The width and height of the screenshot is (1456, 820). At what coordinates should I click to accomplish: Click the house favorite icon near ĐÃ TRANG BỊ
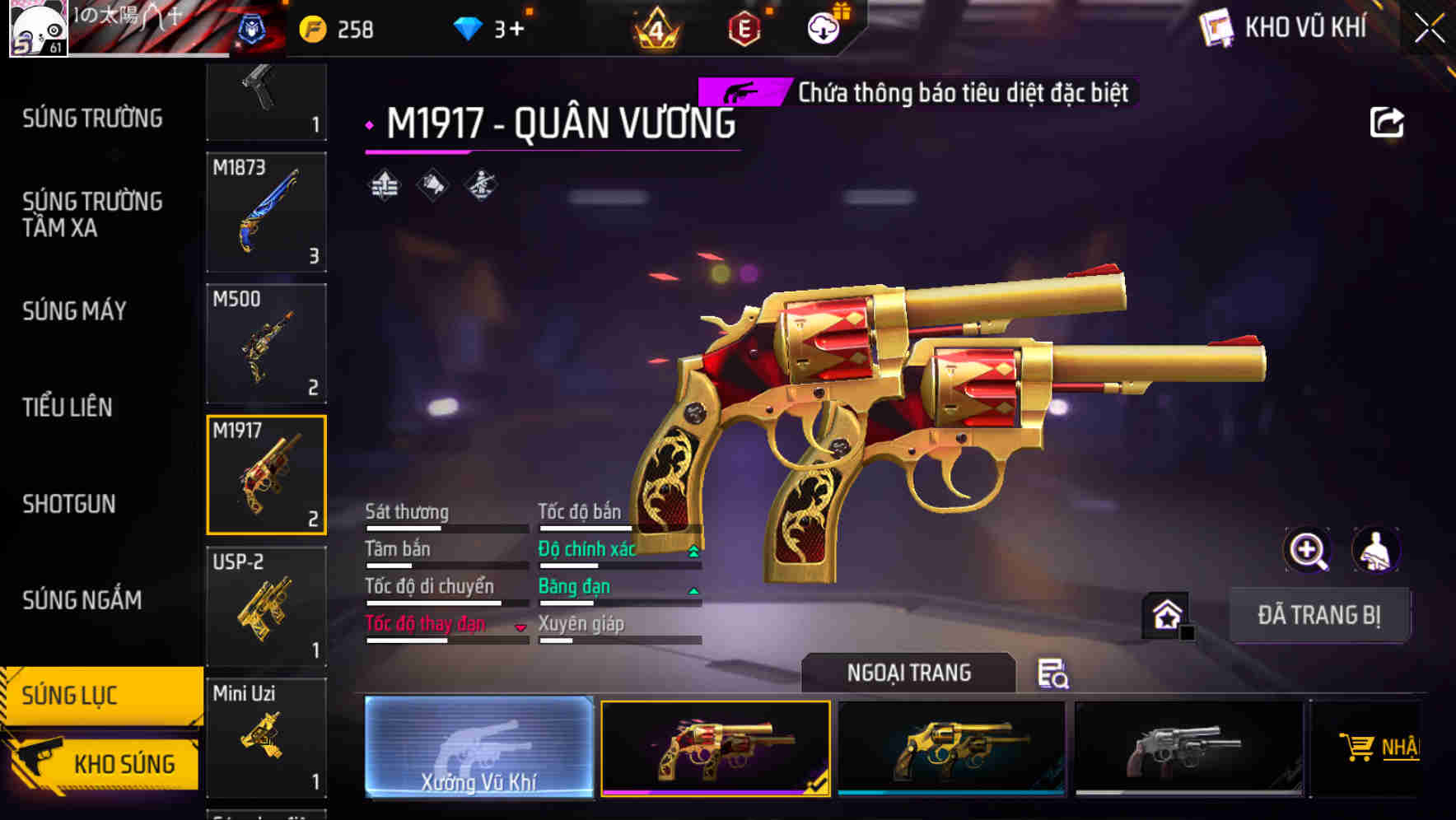[1166, 613]
